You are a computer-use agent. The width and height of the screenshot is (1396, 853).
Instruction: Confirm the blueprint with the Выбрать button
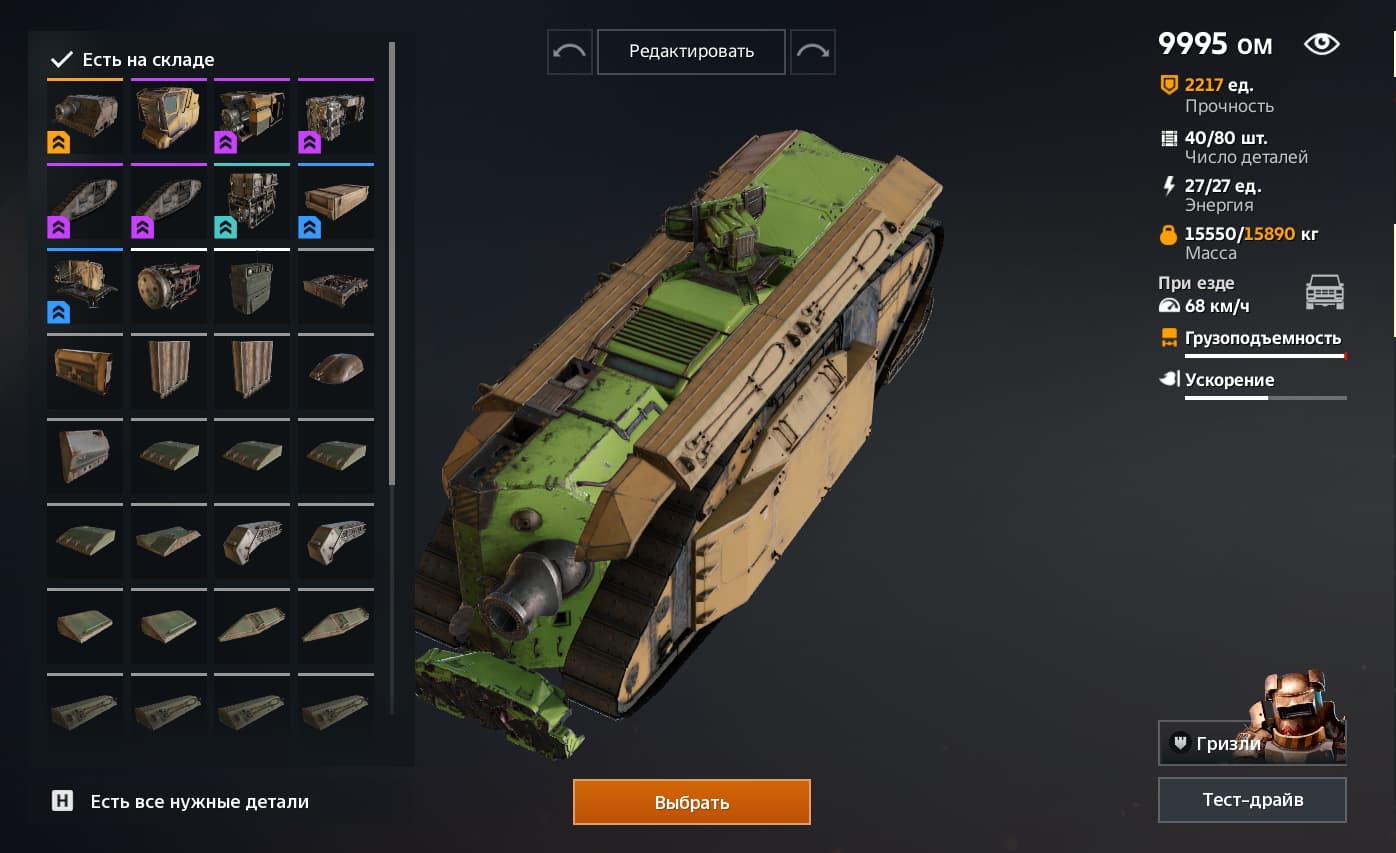691,802
